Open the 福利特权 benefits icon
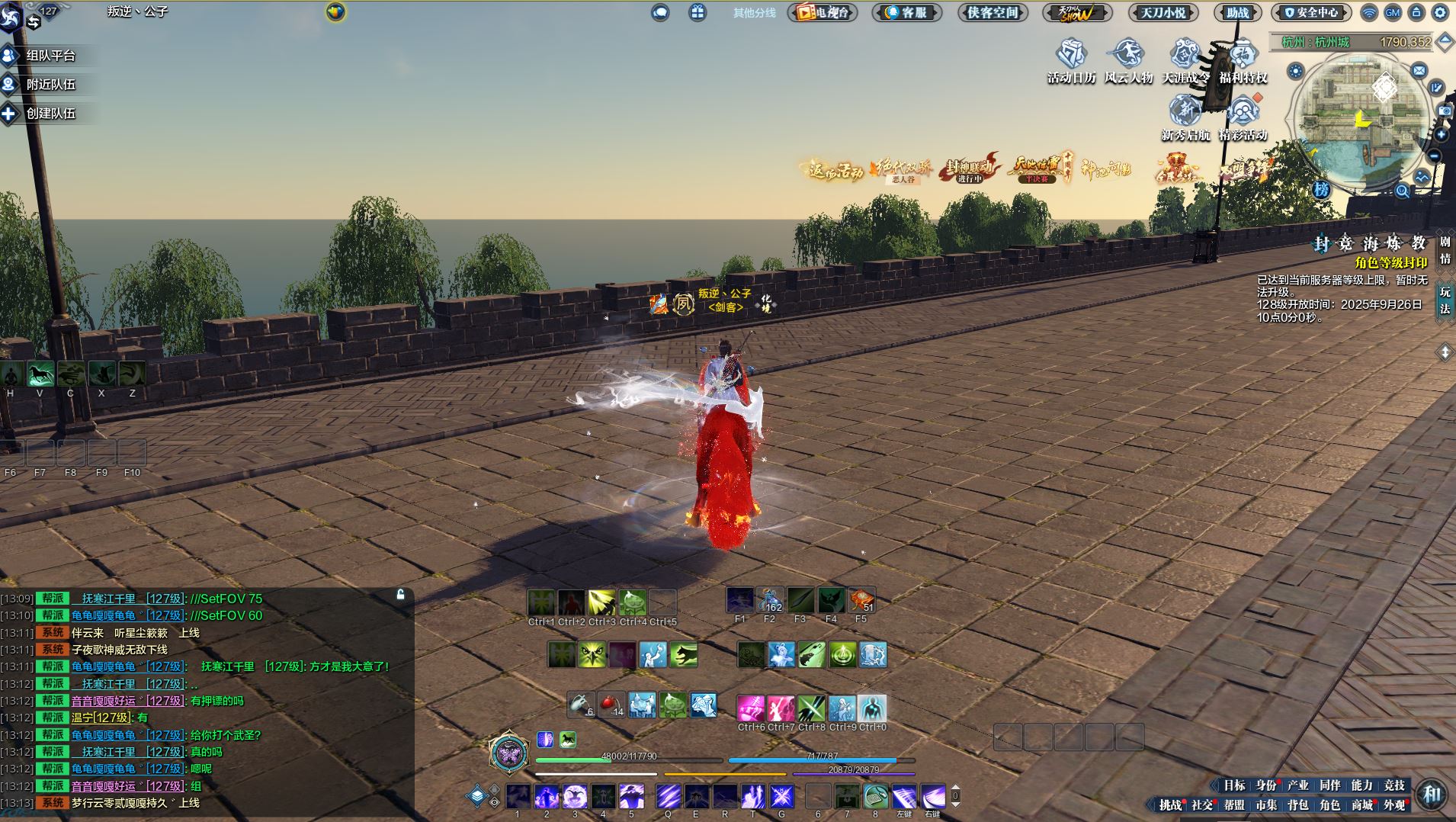Screen dimensions: 1456x822 [1243, 61]
